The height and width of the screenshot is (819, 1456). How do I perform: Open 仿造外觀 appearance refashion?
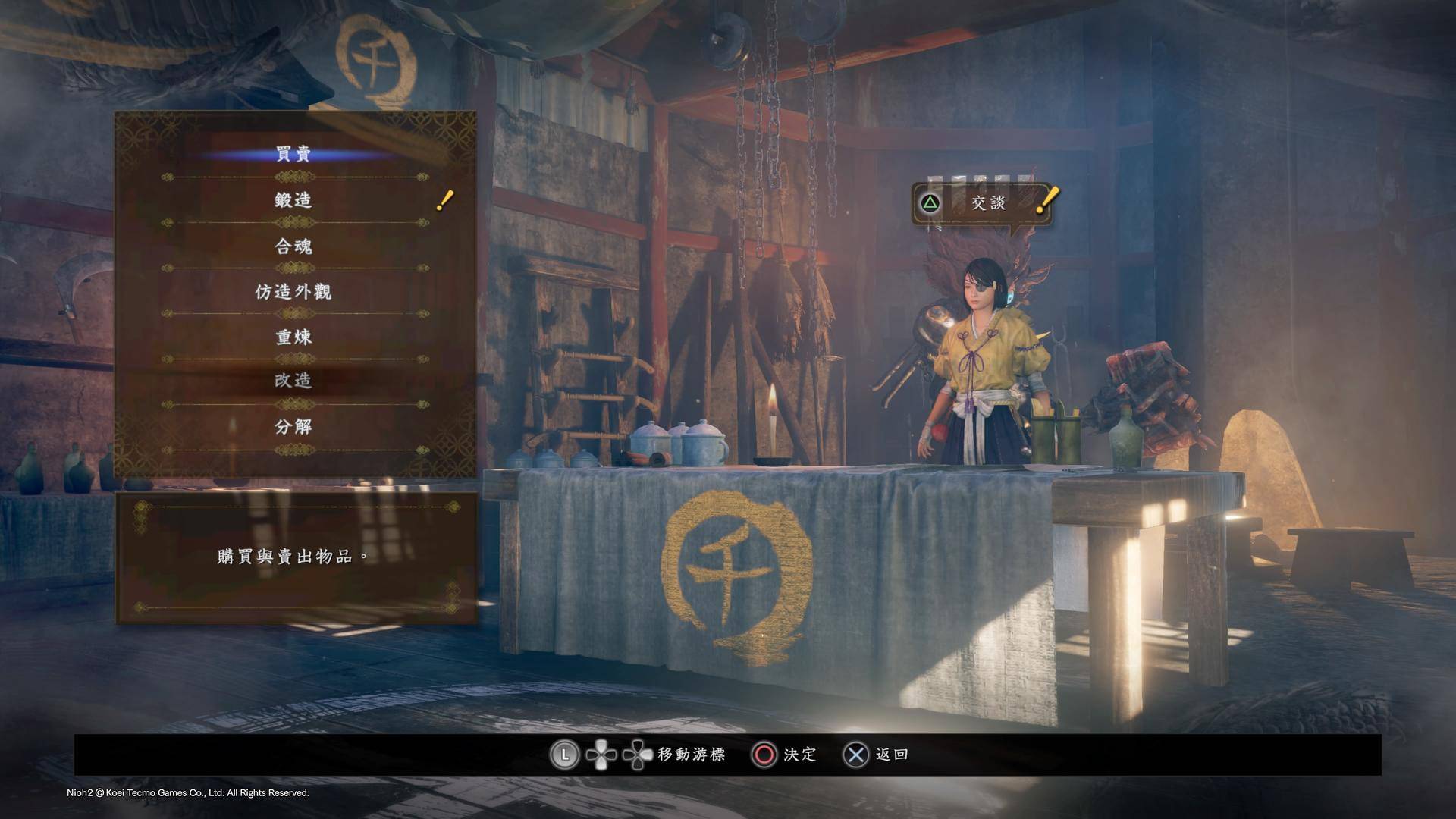coord(293,291)
